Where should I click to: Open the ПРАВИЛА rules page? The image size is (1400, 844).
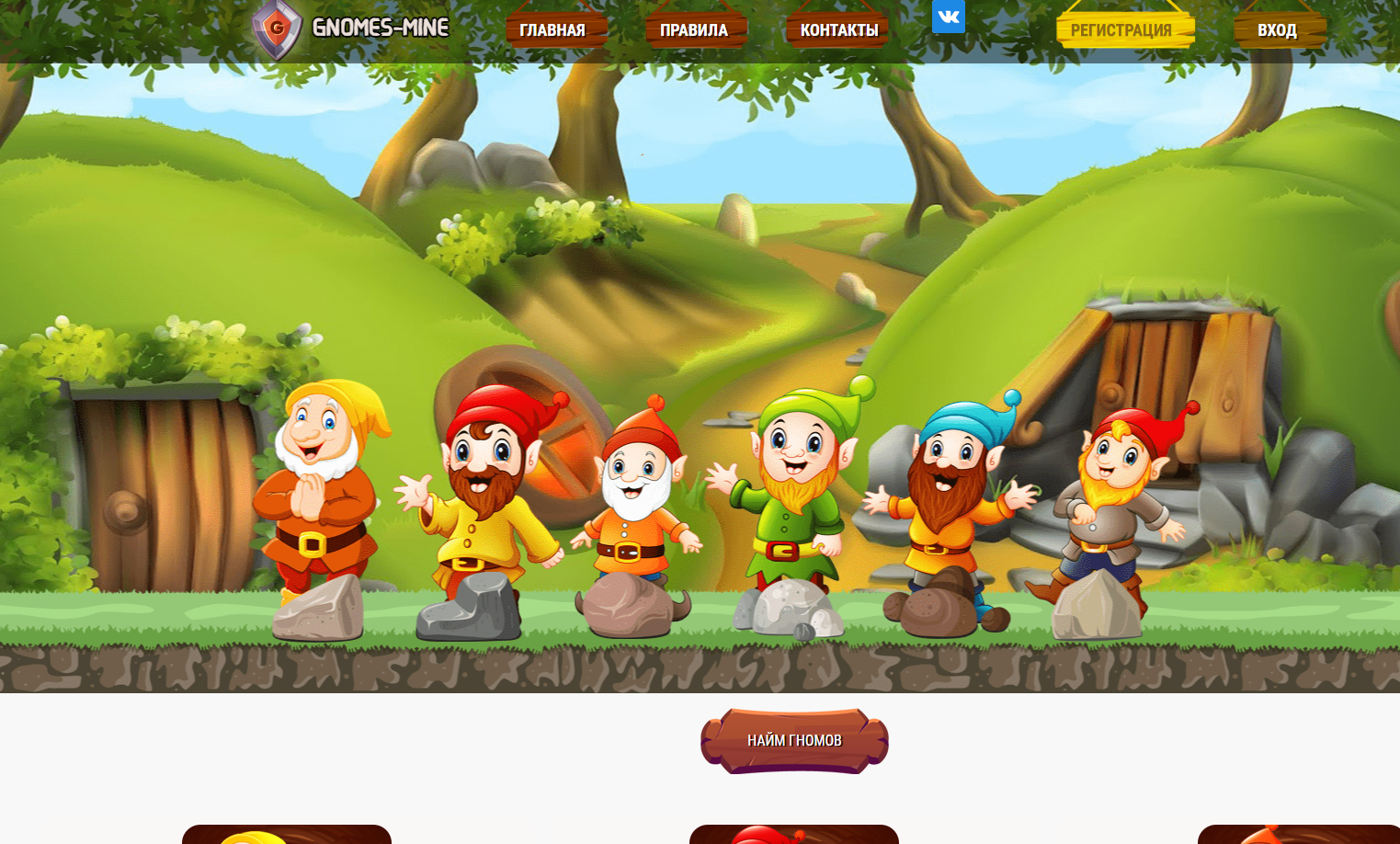694,29
